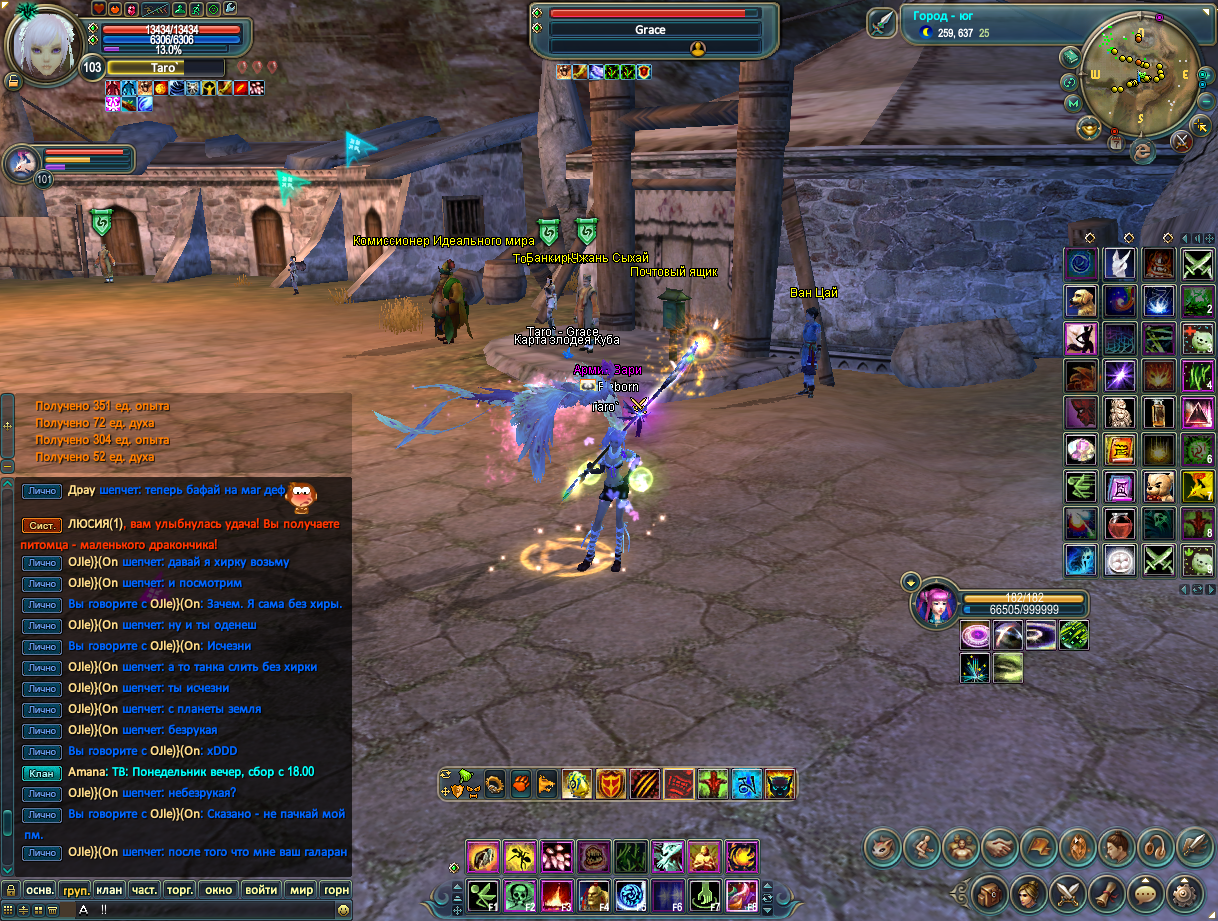
Task: Activate the paw print pet command
Action: (520, 783)
